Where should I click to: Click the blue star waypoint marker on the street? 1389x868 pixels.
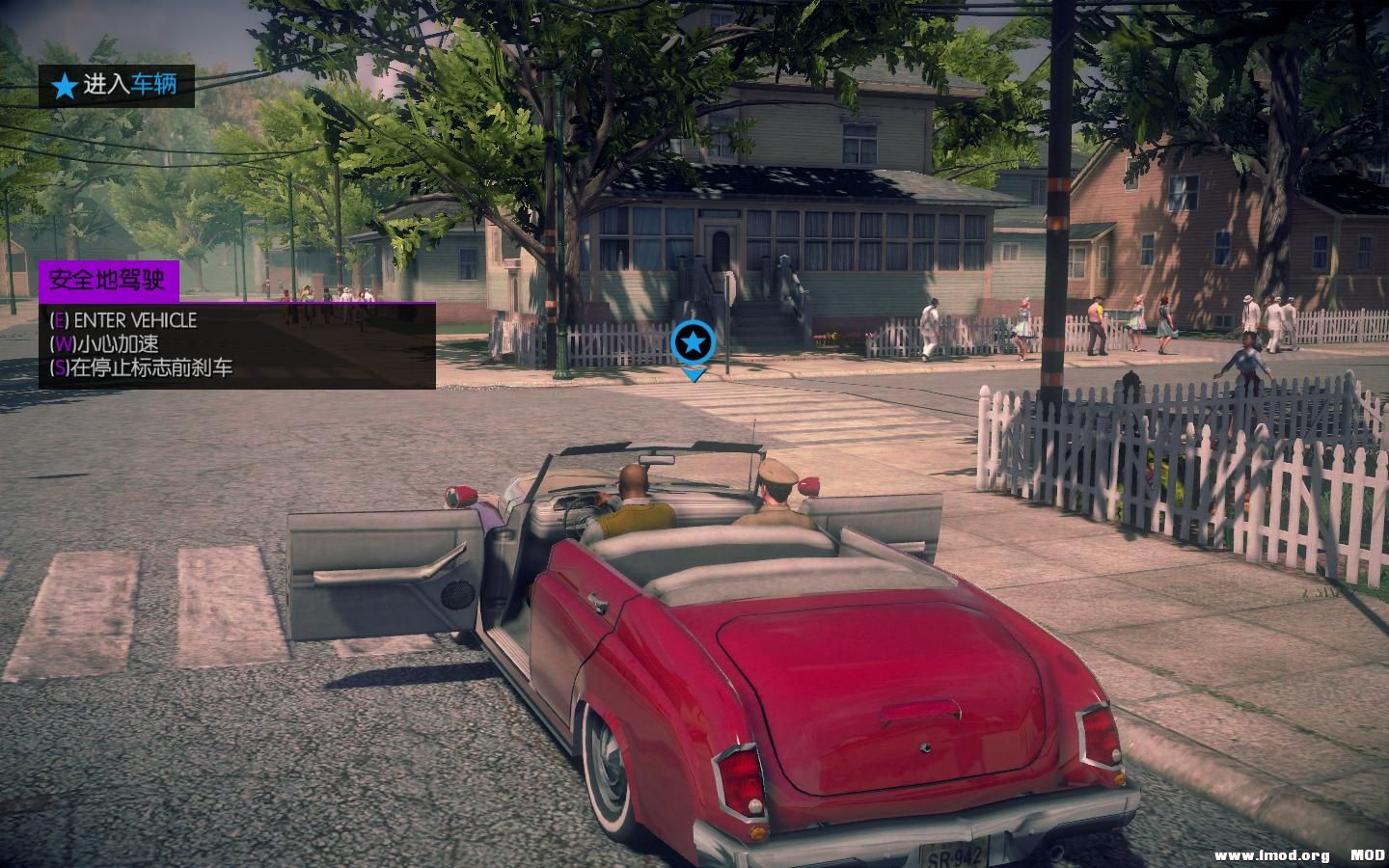pyautogui.click(x=693, y=341)
